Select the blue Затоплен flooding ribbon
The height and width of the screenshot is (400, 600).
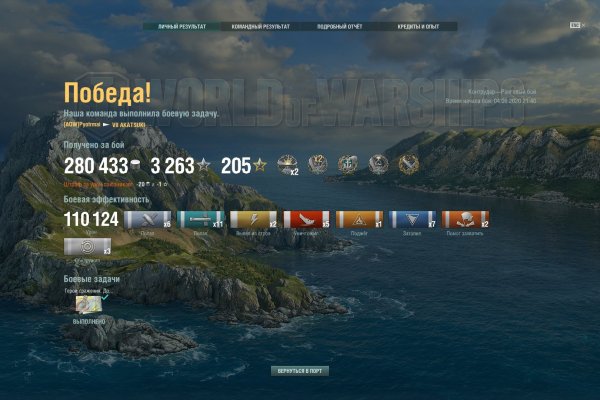(x=410, y=220)
